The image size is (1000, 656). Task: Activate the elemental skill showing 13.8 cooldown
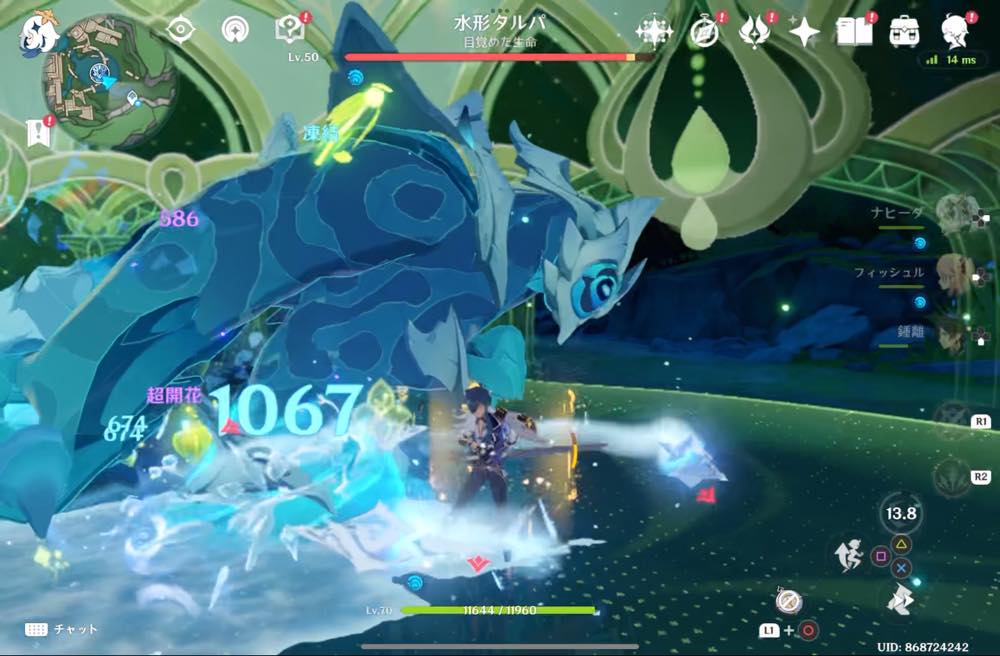[900, 514]
